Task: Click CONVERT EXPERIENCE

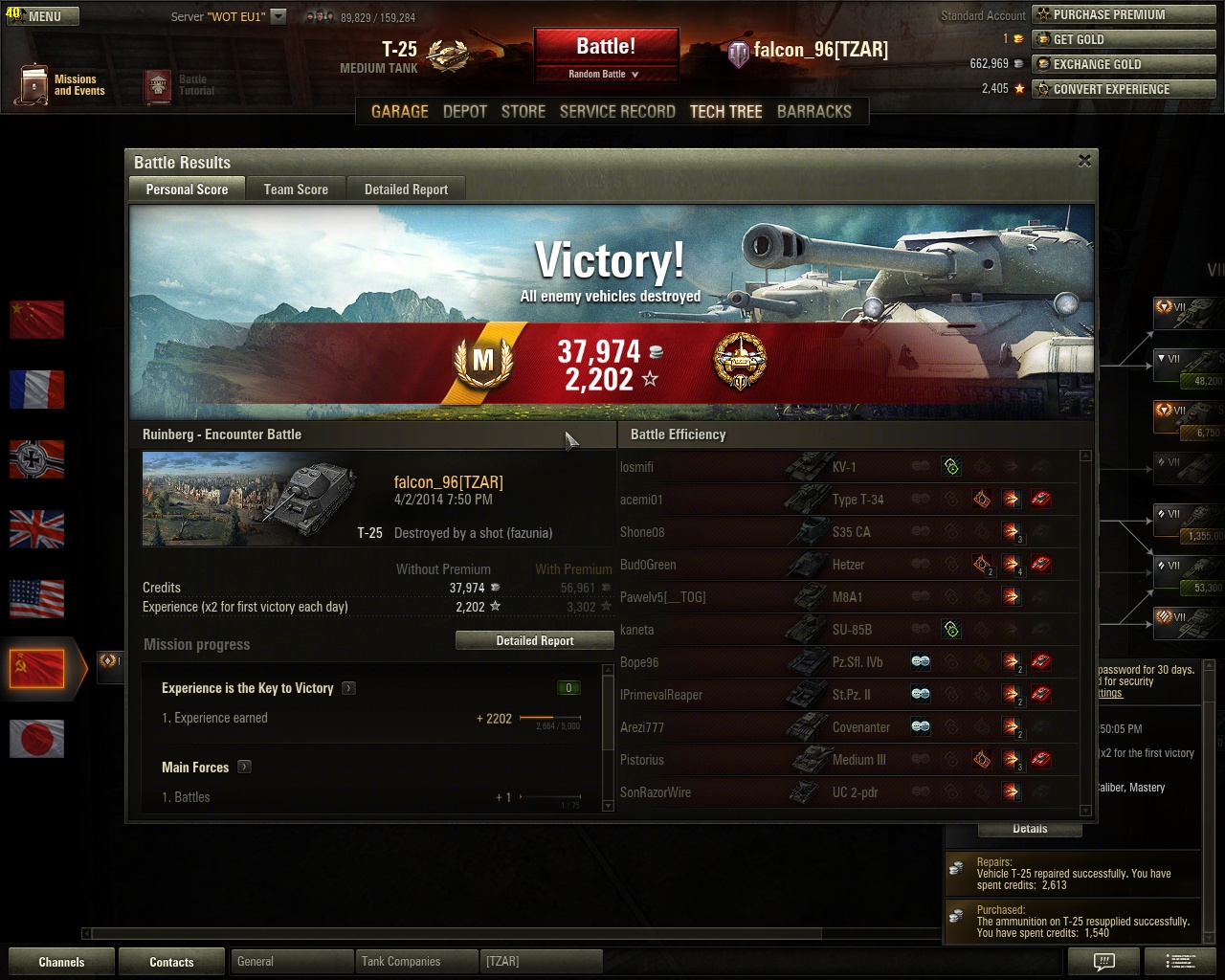Action: pyautogui.click(x=1124, y=89)
